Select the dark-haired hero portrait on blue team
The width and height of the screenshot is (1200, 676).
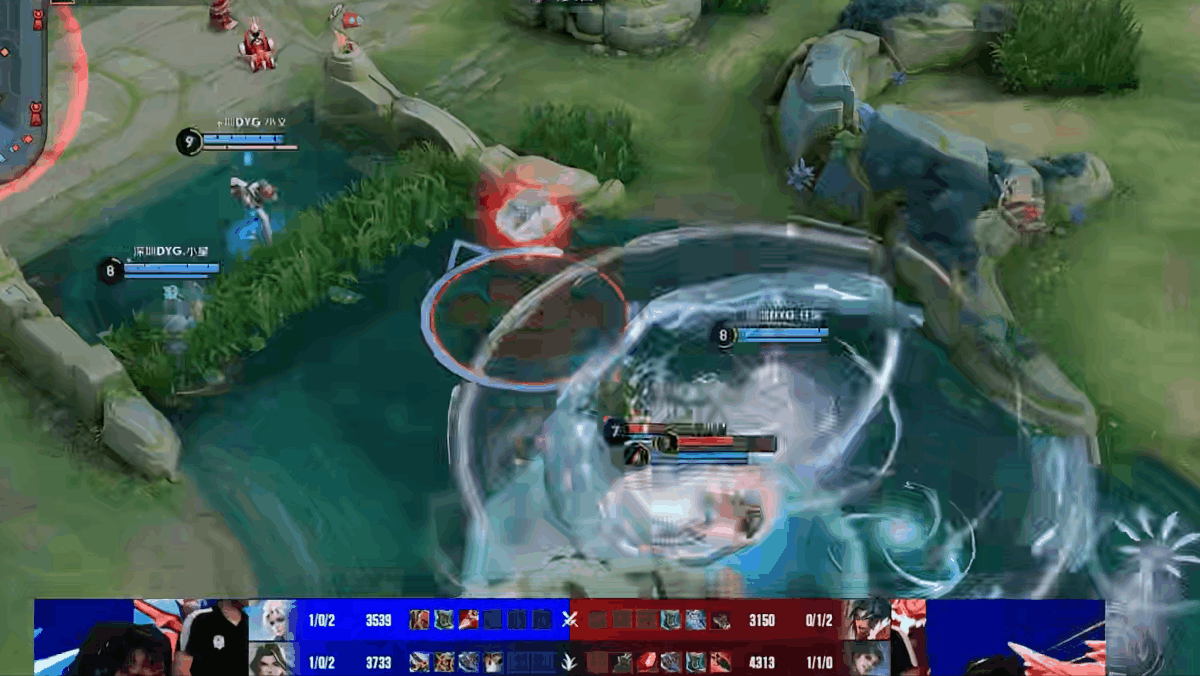tap(271, 659)
